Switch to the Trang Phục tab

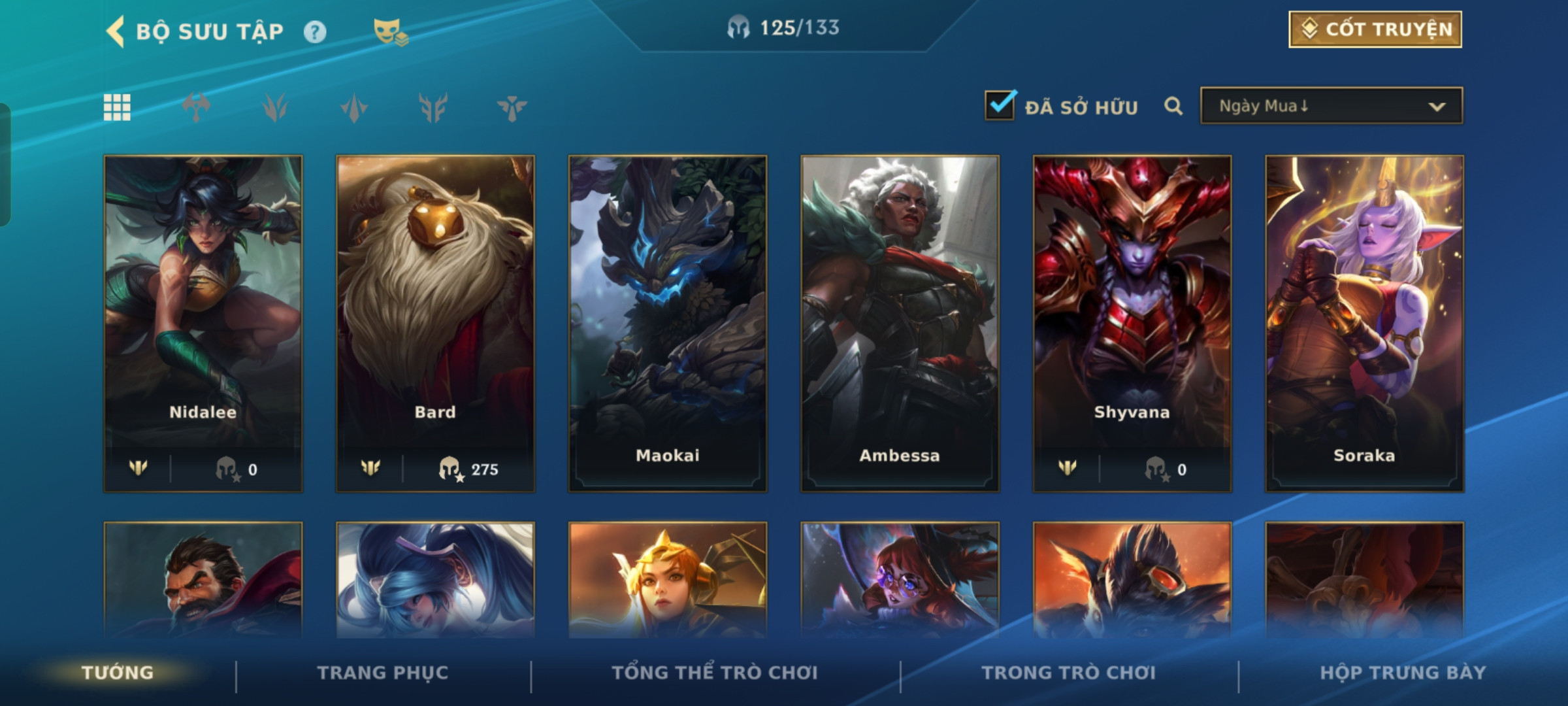point(383,672)
